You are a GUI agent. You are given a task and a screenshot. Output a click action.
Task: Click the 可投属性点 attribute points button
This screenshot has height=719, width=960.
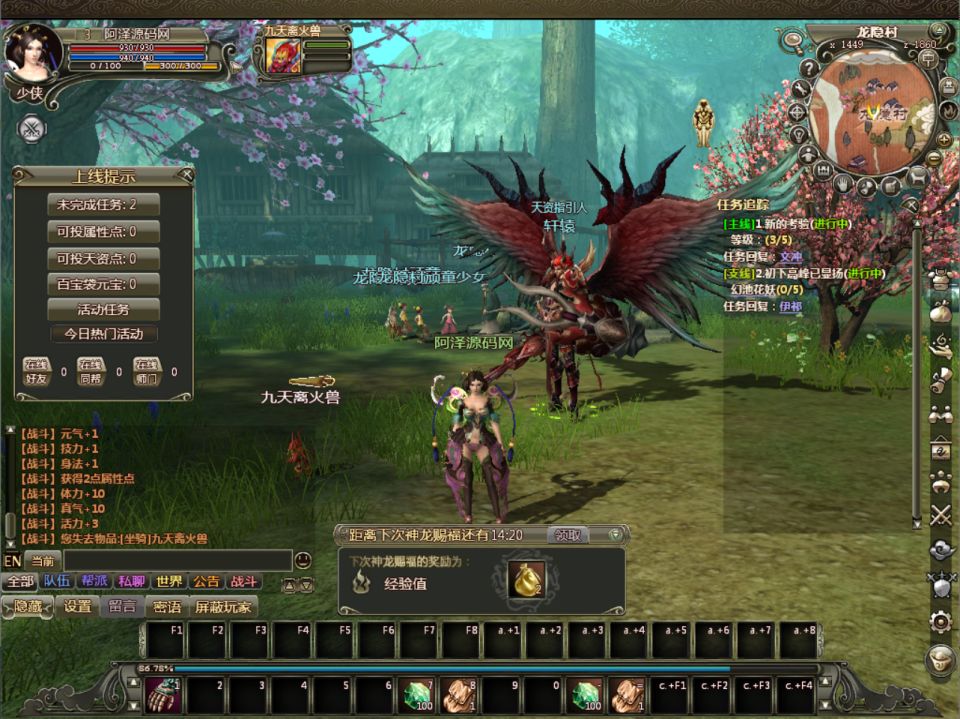point(104,232)
